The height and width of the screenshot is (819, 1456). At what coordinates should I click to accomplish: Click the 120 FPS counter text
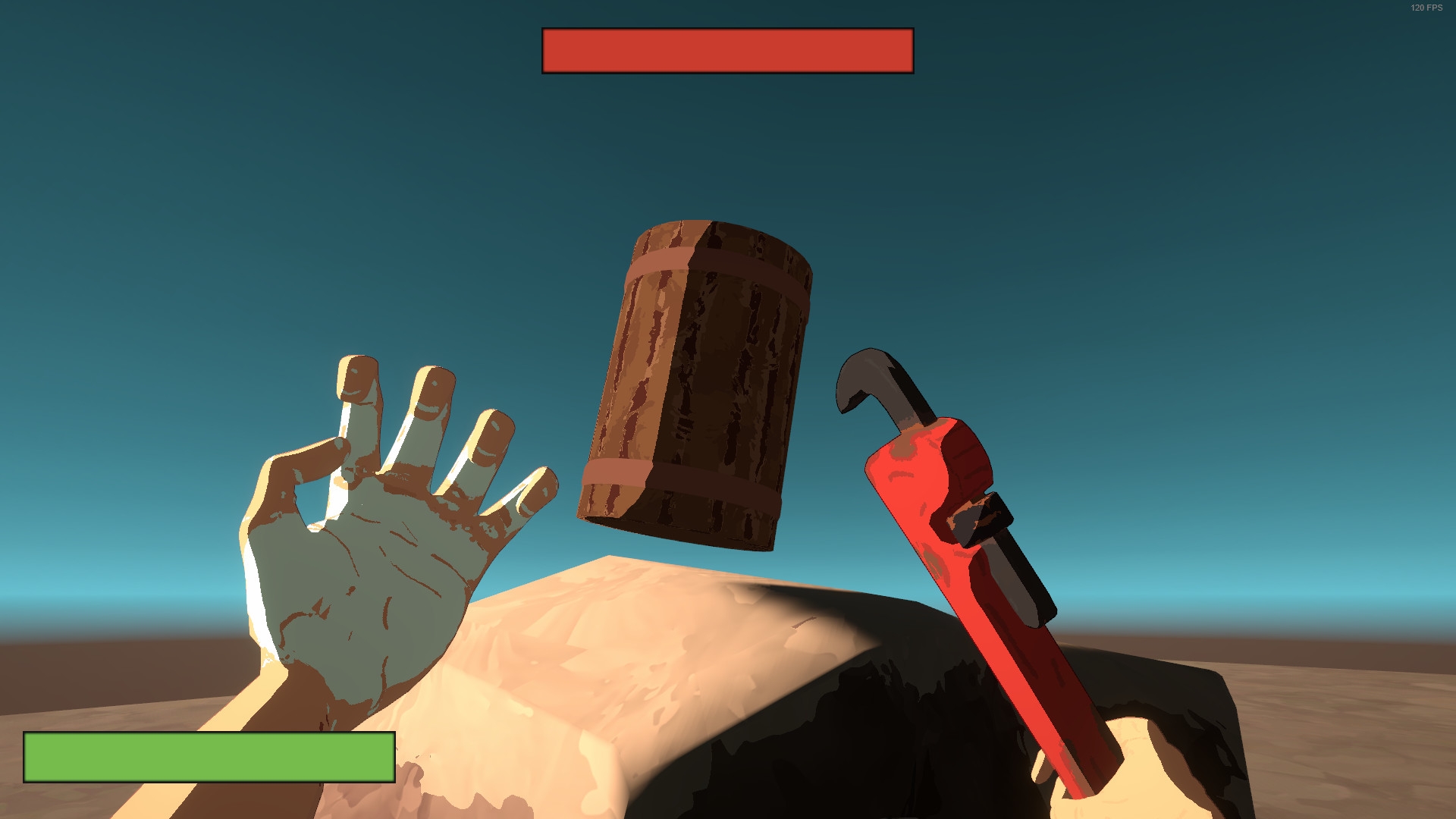point(1425,8)
